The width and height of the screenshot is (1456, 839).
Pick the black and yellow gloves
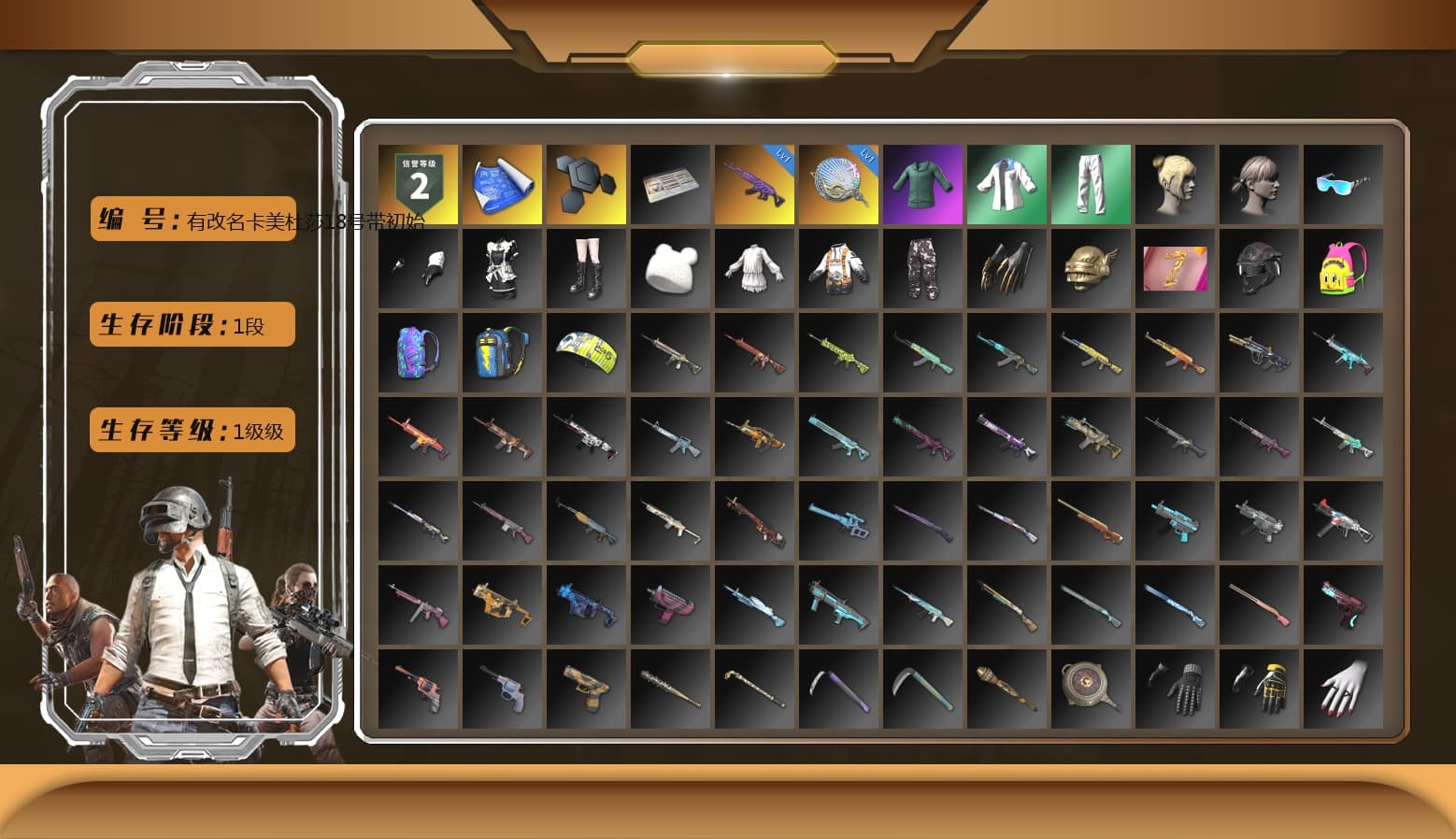tap(1259, 689)
